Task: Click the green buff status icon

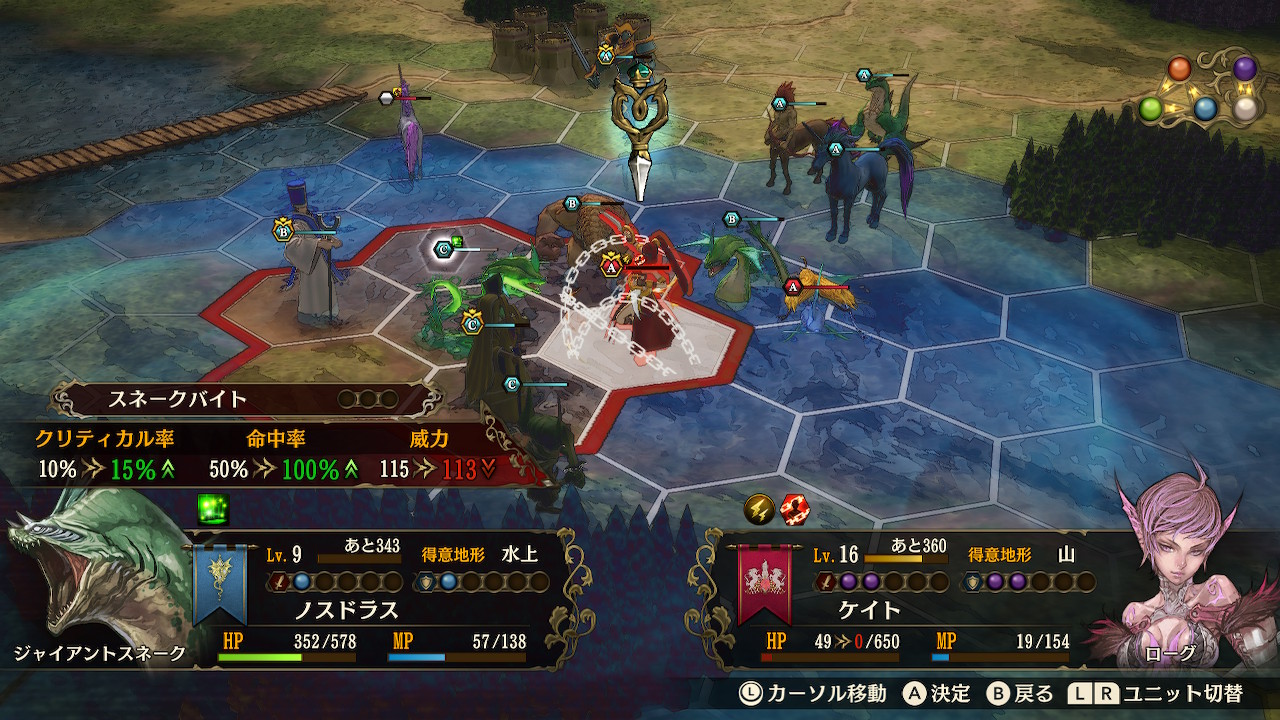Action: (213, 507)
